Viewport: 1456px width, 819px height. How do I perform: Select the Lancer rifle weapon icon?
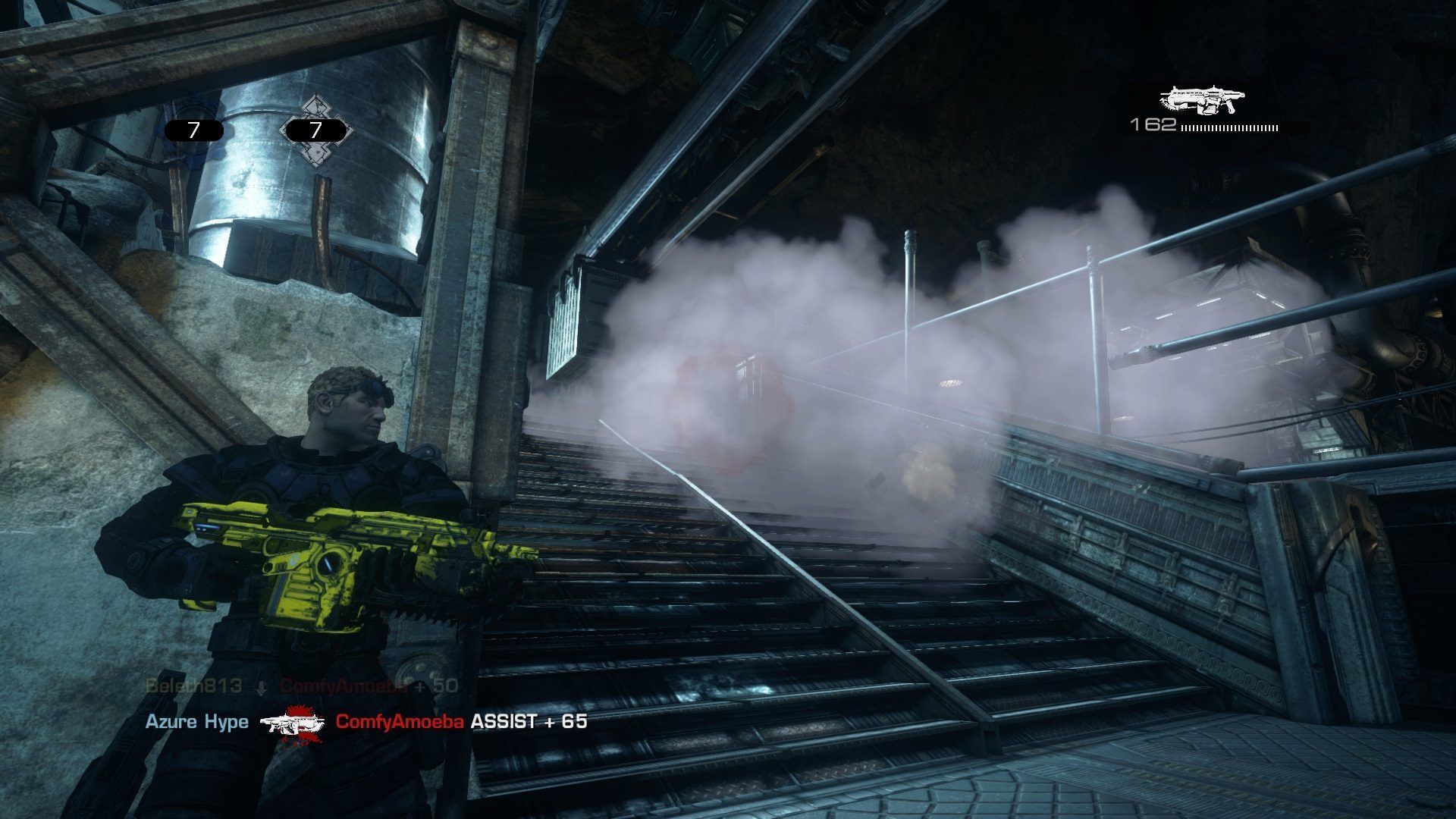[1203, 101]
